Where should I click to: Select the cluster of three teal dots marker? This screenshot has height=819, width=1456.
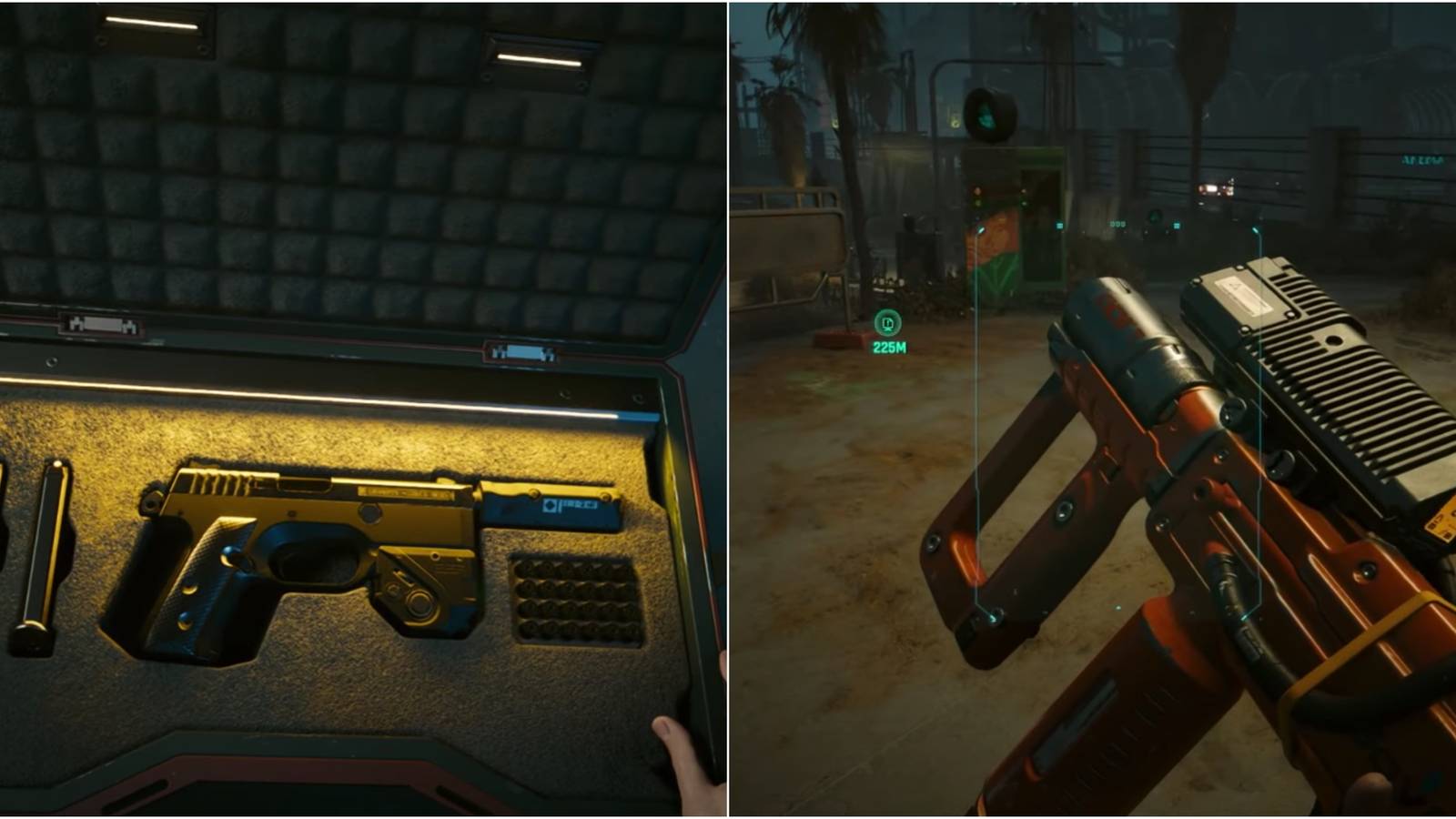point(1117,225)
